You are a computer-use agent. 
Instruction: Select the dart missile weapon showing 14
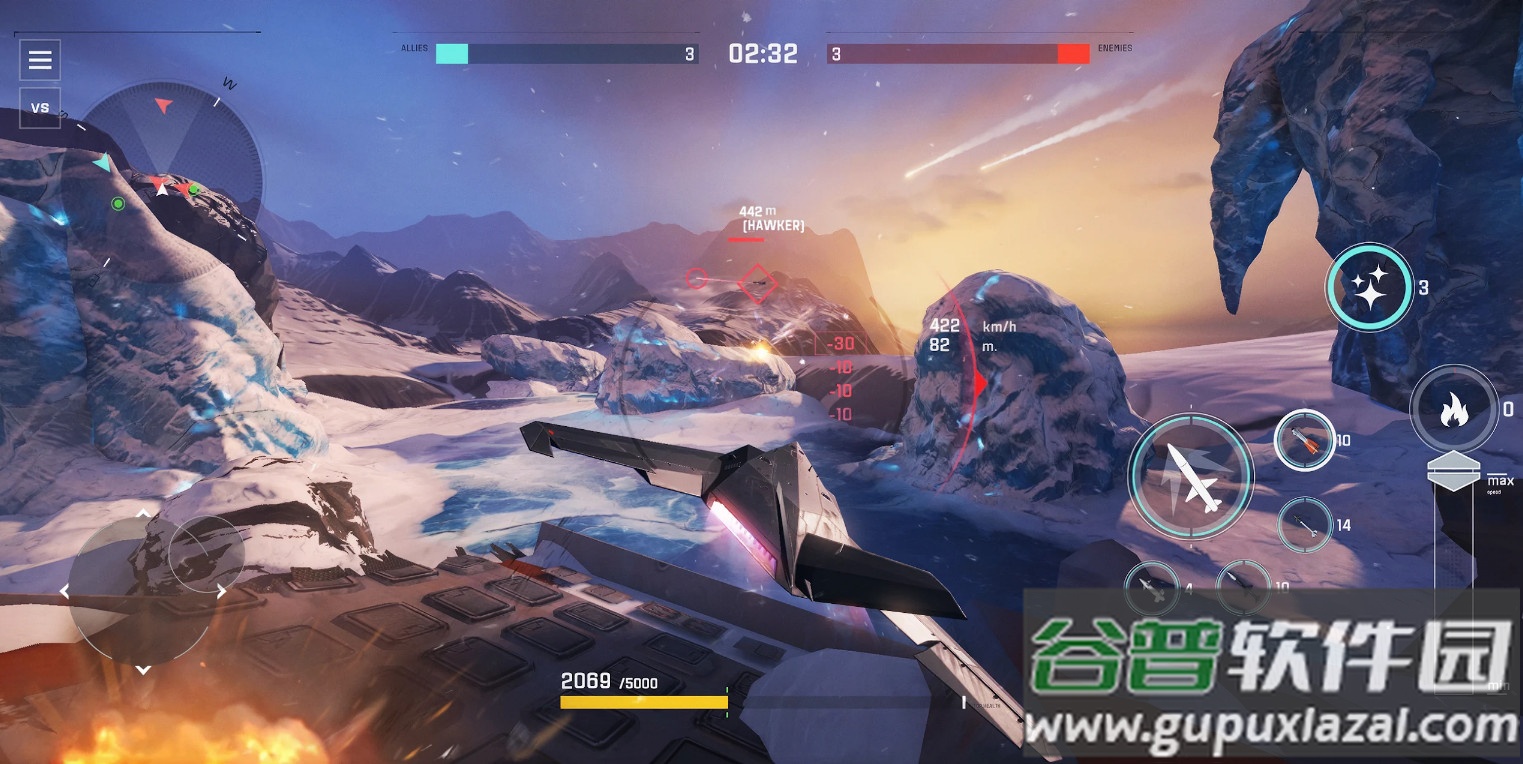tap(1306, 524)
